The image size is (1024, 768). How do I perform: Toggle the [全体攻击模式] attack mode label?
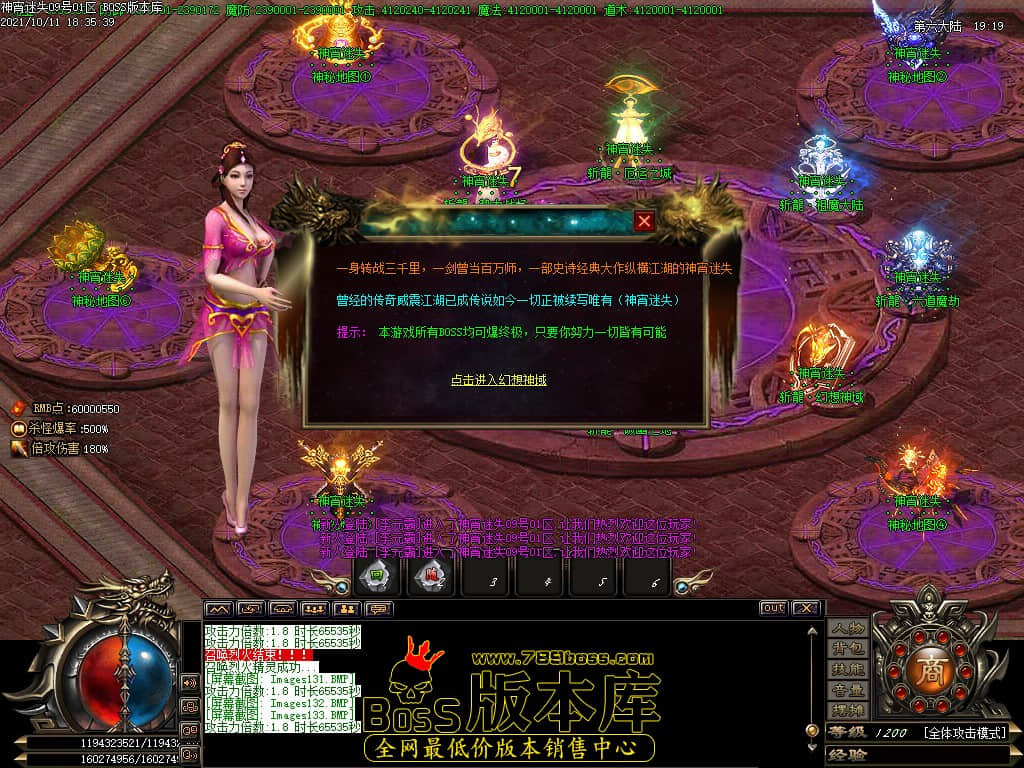(964, 733)
